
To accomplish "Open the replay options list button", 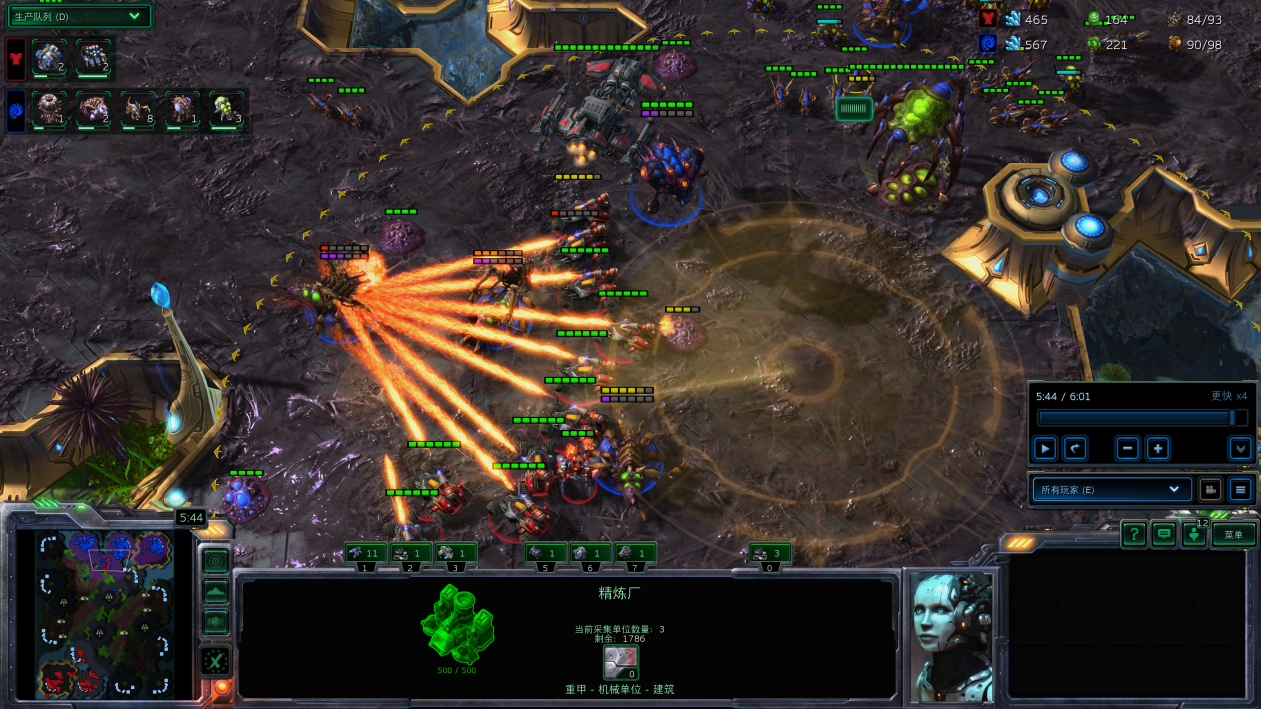I will [1240, 490].
